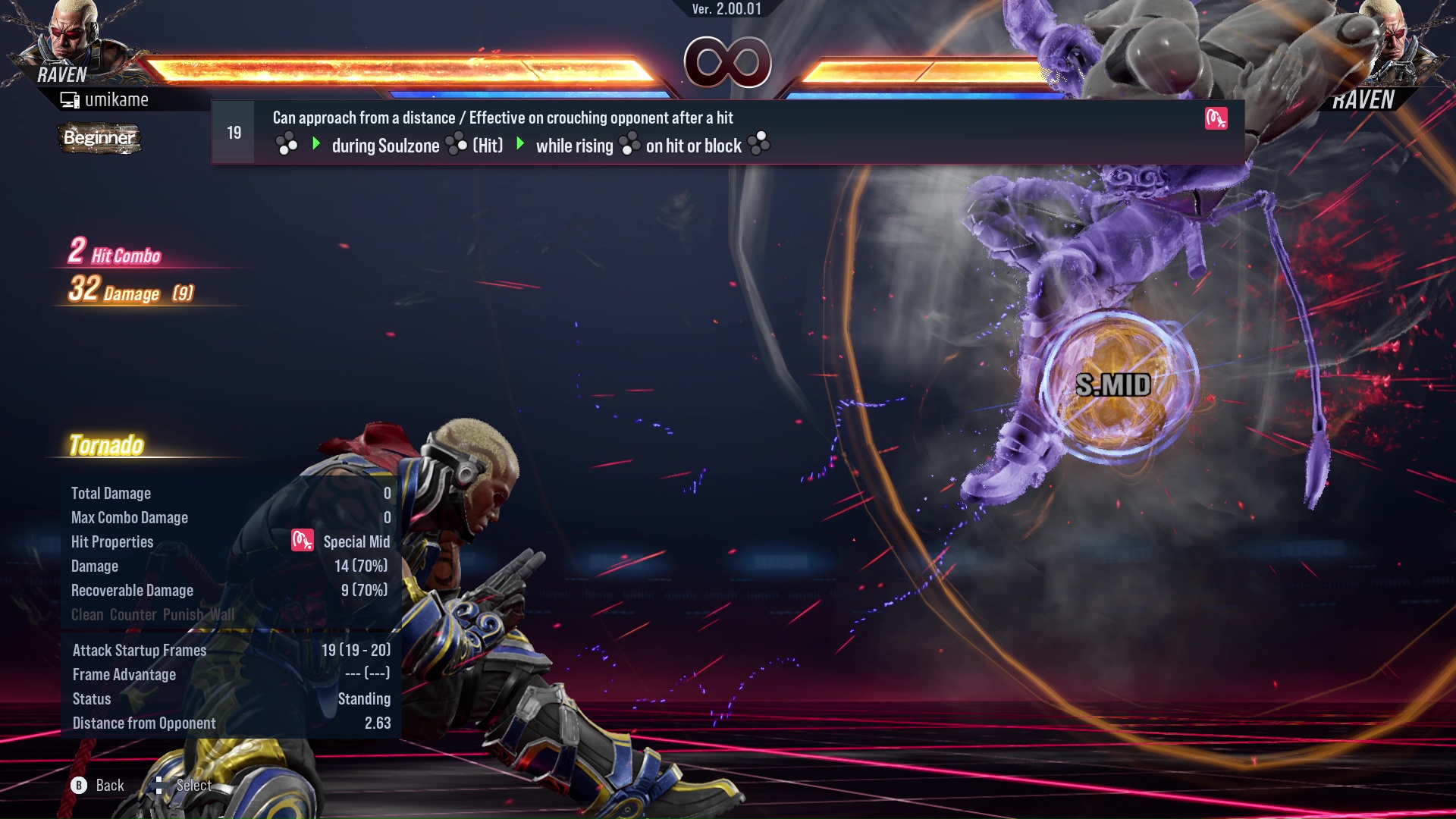Expand move list entry number 19
Screen dimensions: 1456x819
[233, 132]
